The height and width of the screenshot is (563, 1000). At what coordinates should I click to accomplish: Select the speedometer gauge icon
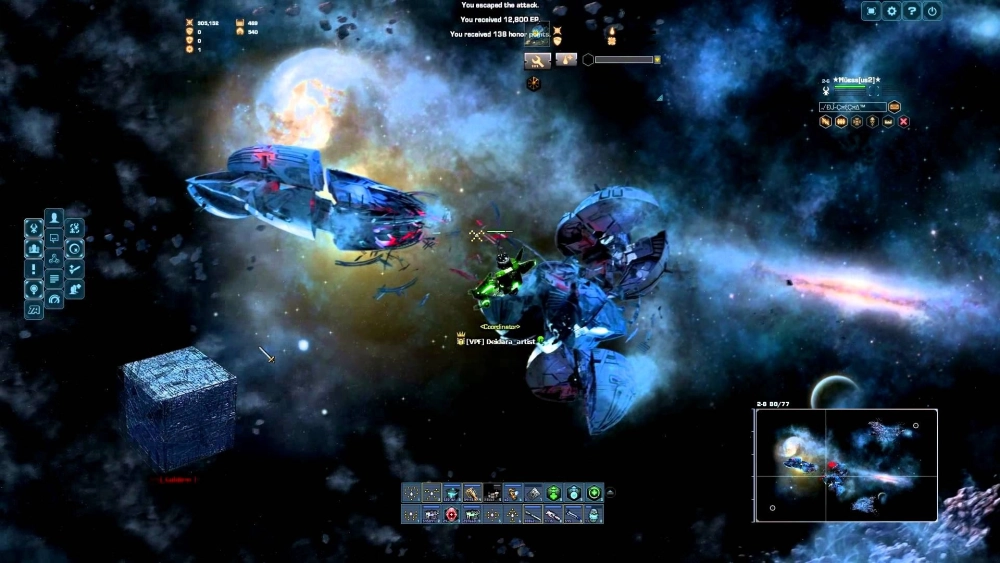(x=54, y=298)
